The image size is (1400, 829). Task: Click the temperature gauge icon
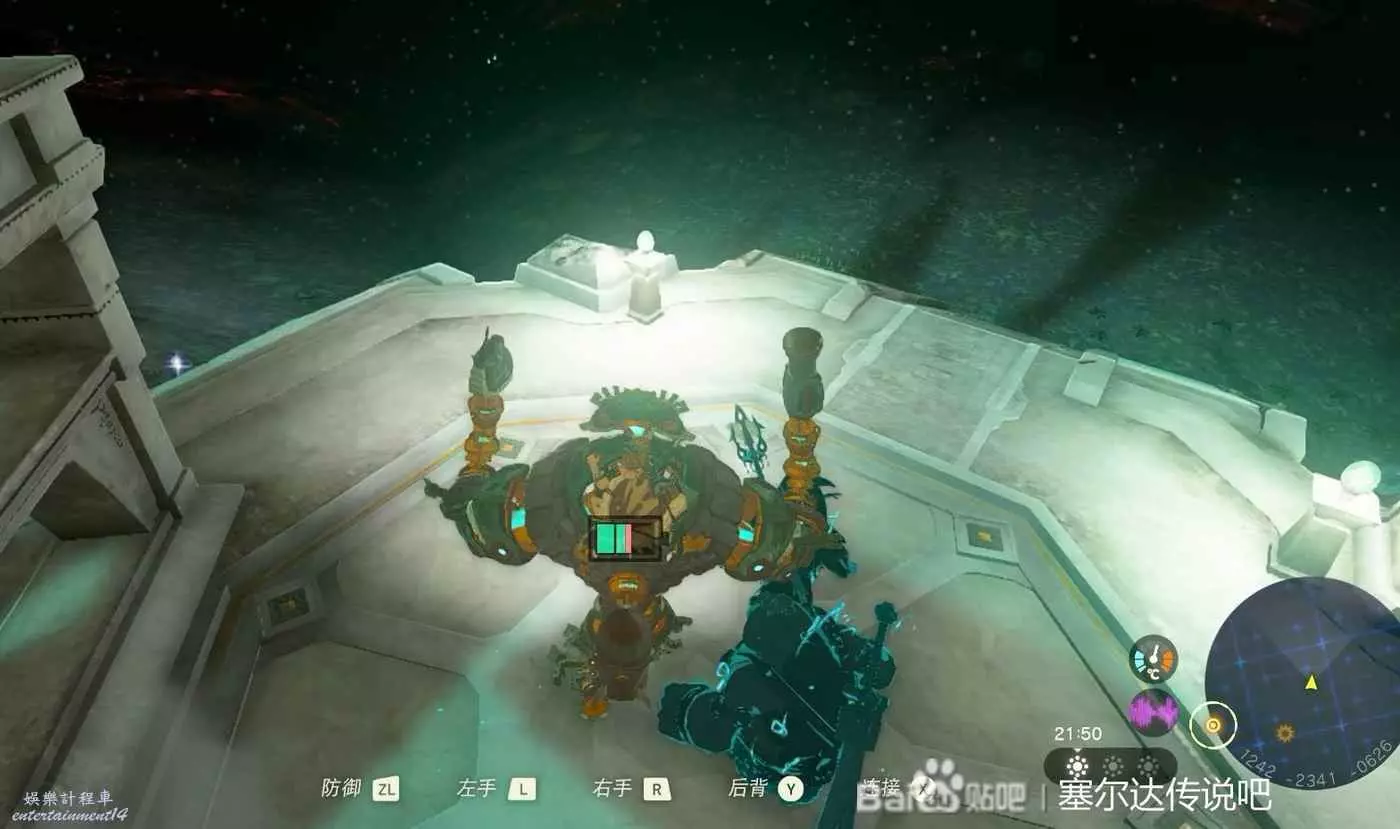pyautogui.click(x=1153, y=660)
